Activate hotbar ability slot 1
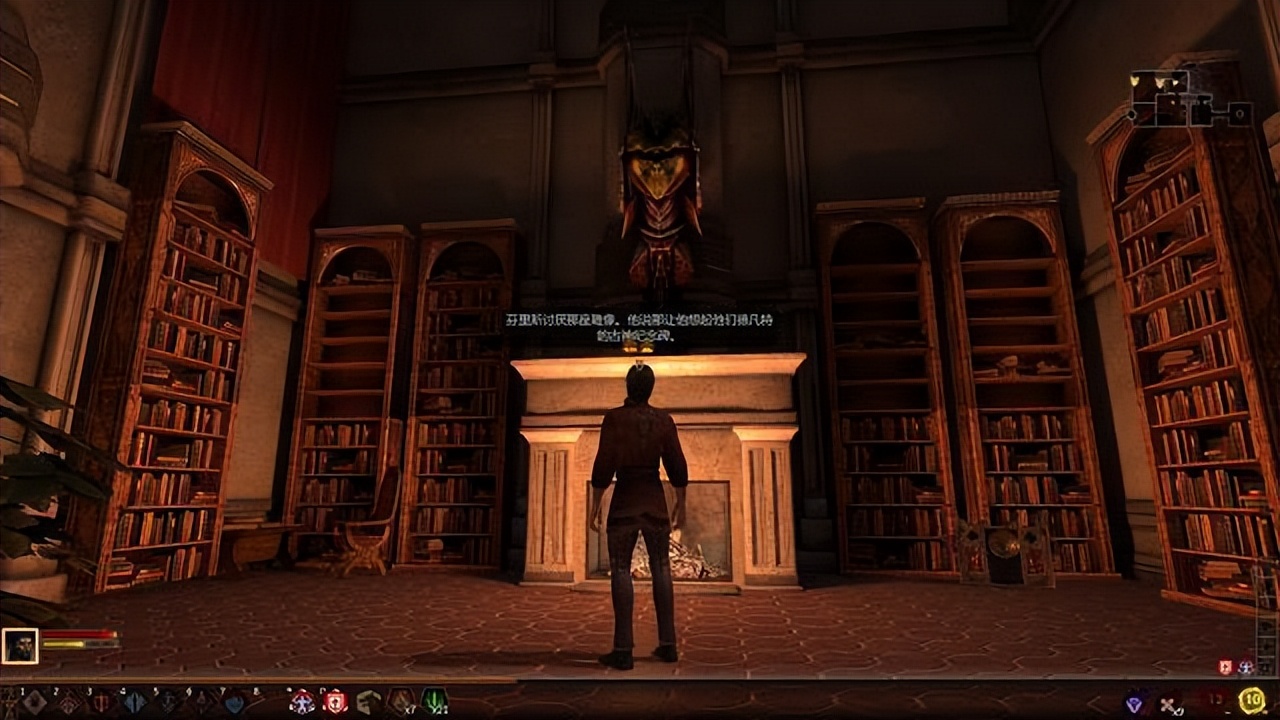The image size is (1280, 720). click(x=34, y=702)
